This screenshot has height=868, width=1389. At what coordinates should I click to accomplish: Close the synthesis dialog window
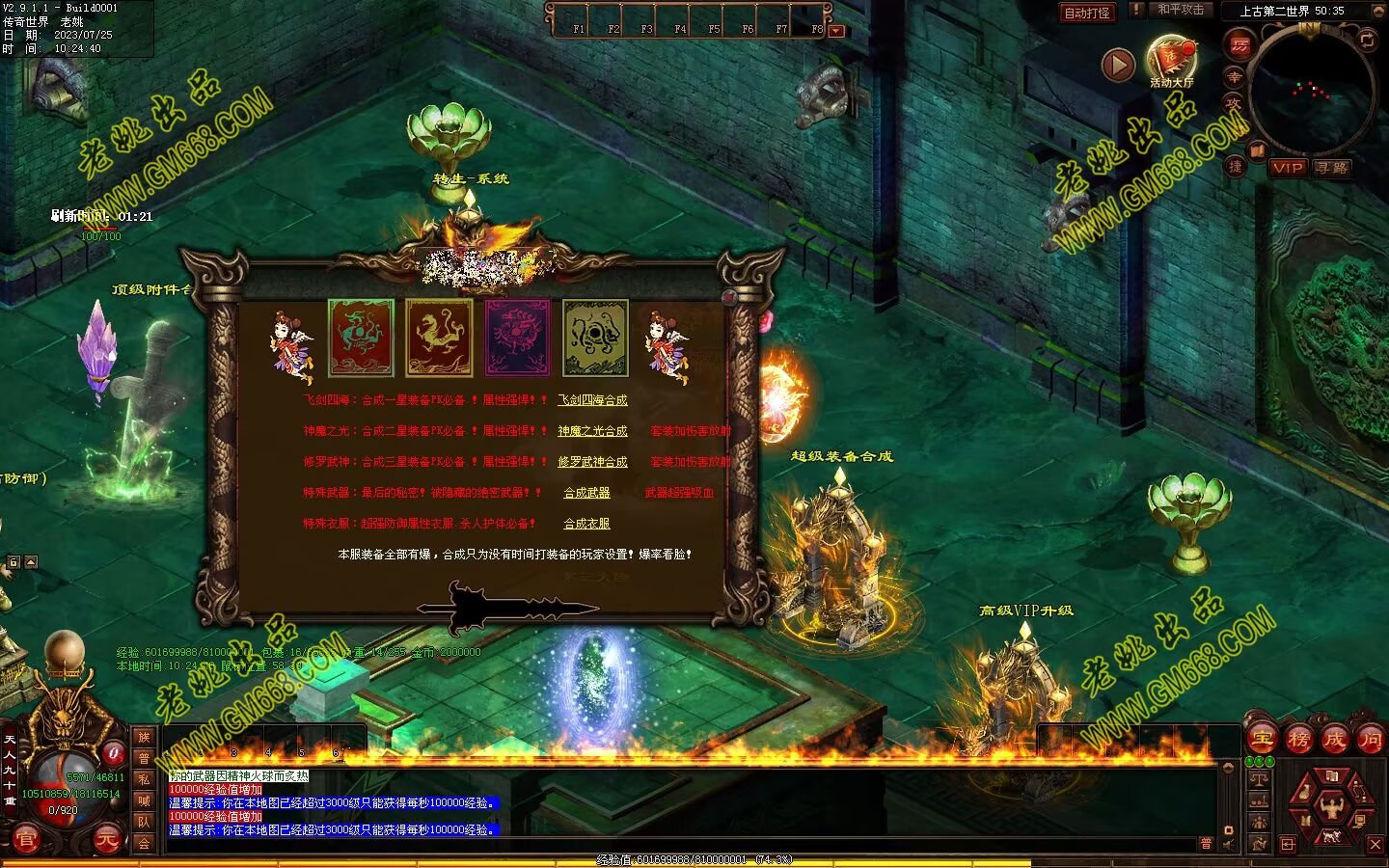click(729, 298)
